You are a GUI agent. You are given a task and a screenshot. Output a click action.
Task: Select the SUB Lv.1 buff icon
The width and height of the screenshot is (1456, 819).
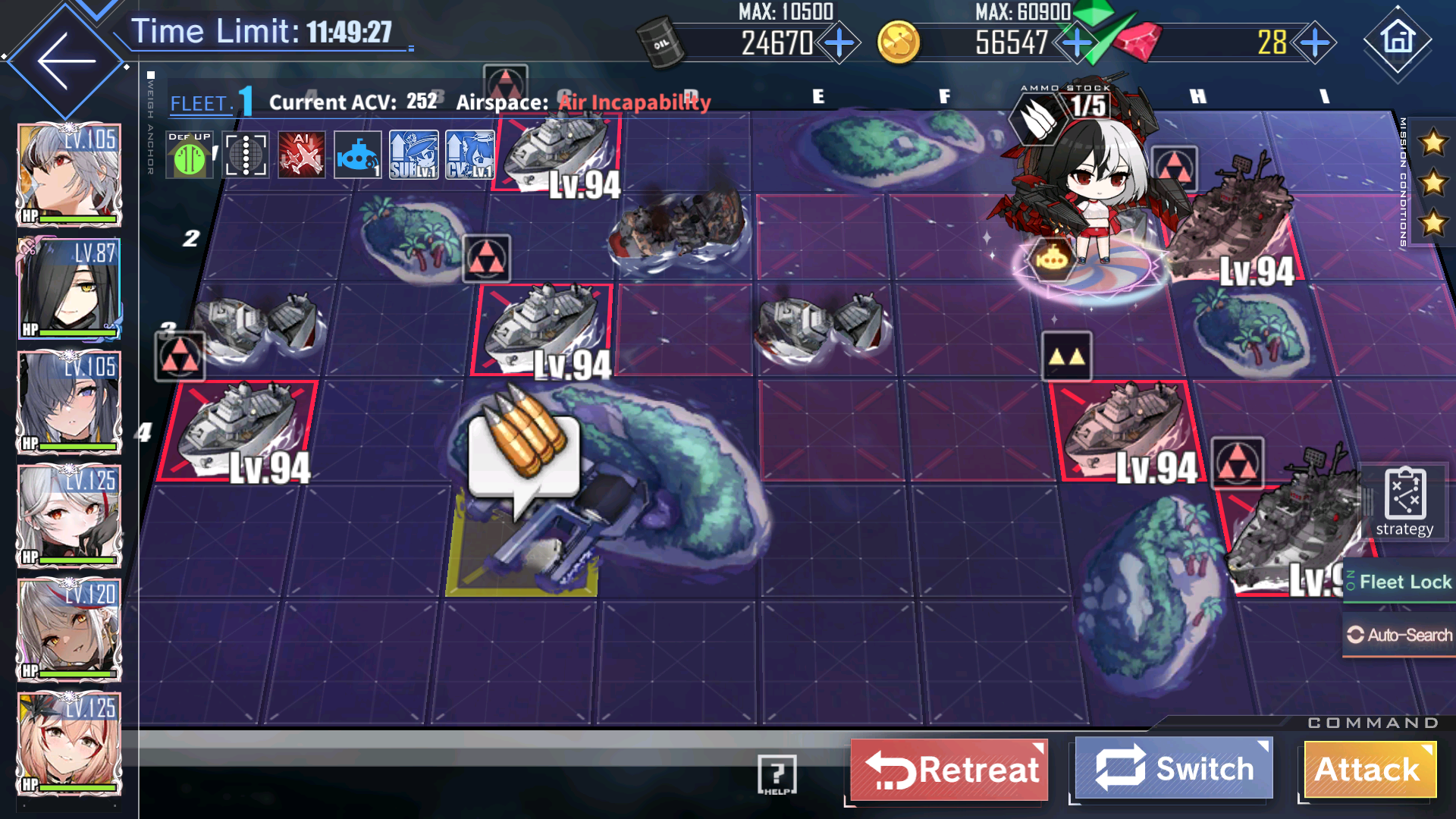coord(413,155)
